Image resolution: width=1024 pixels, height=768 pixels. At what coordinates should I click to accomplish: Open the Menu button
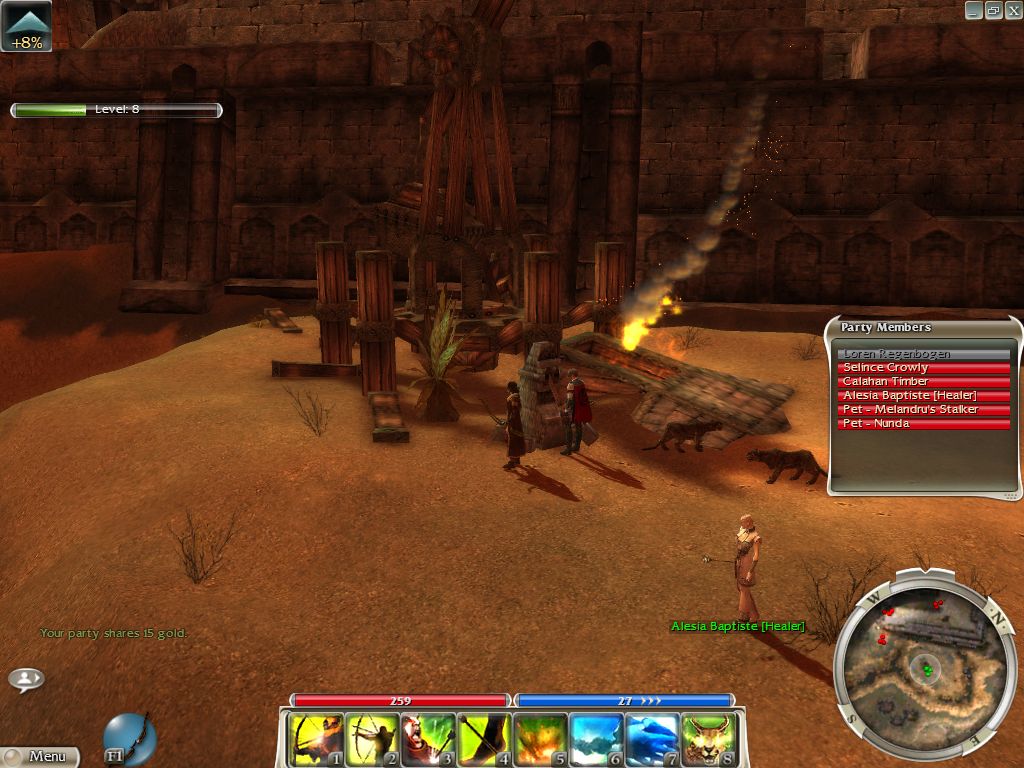point(40,757)
